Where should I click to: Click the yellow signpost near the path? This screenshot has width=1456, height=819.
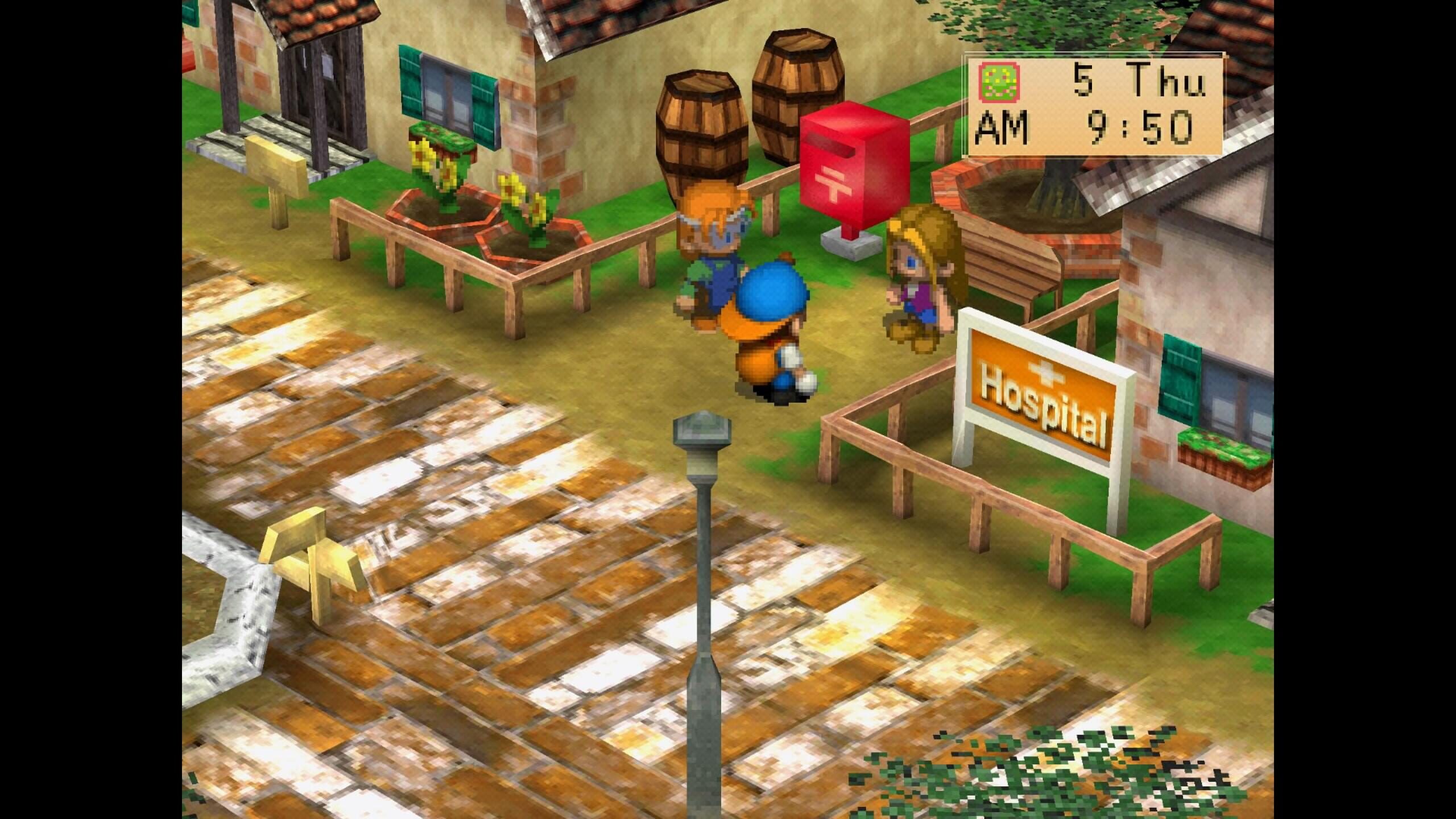[310, 563]
